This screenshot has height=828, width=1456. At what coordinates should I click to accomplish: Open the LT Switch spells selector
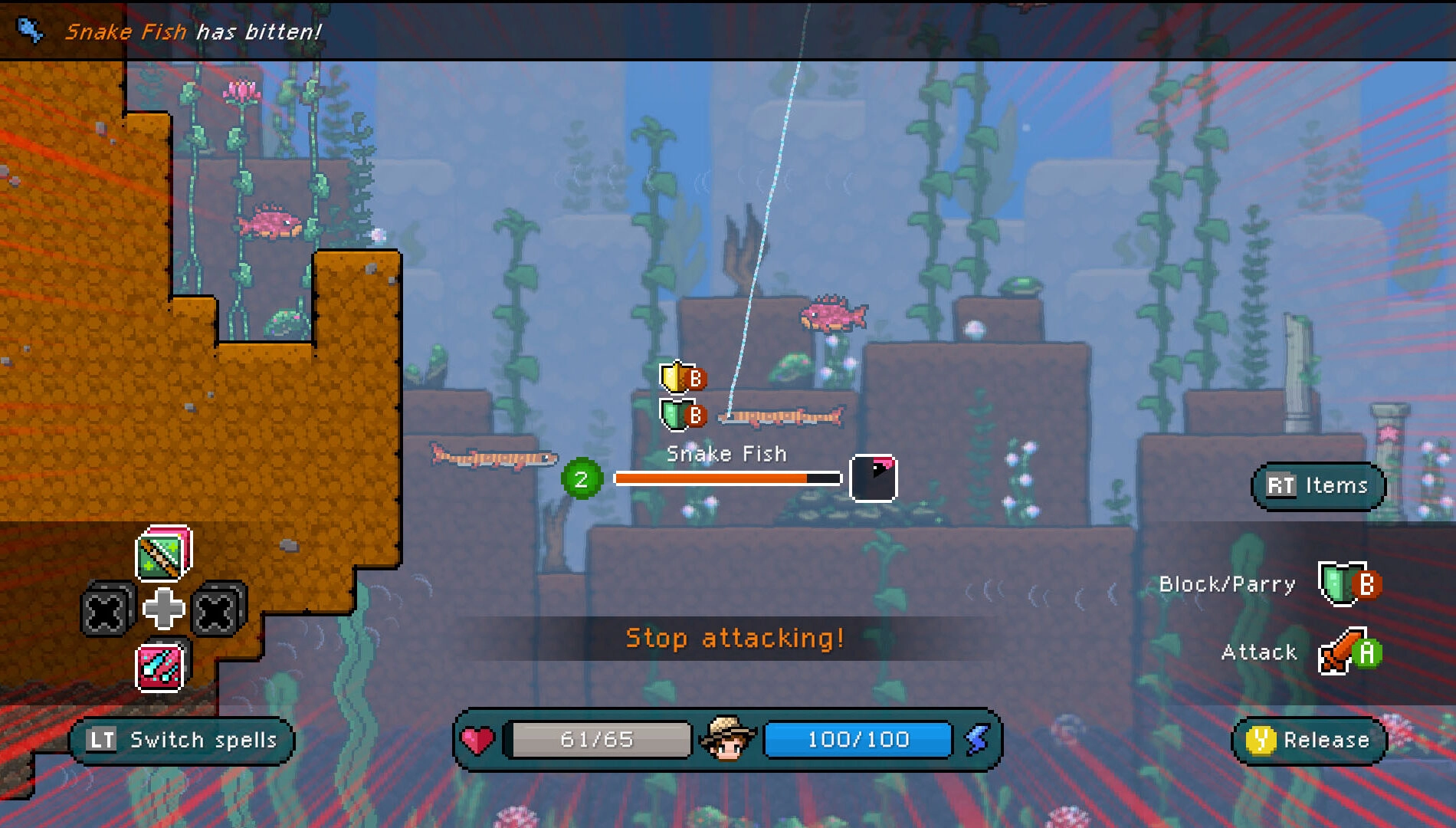[182, 740]
